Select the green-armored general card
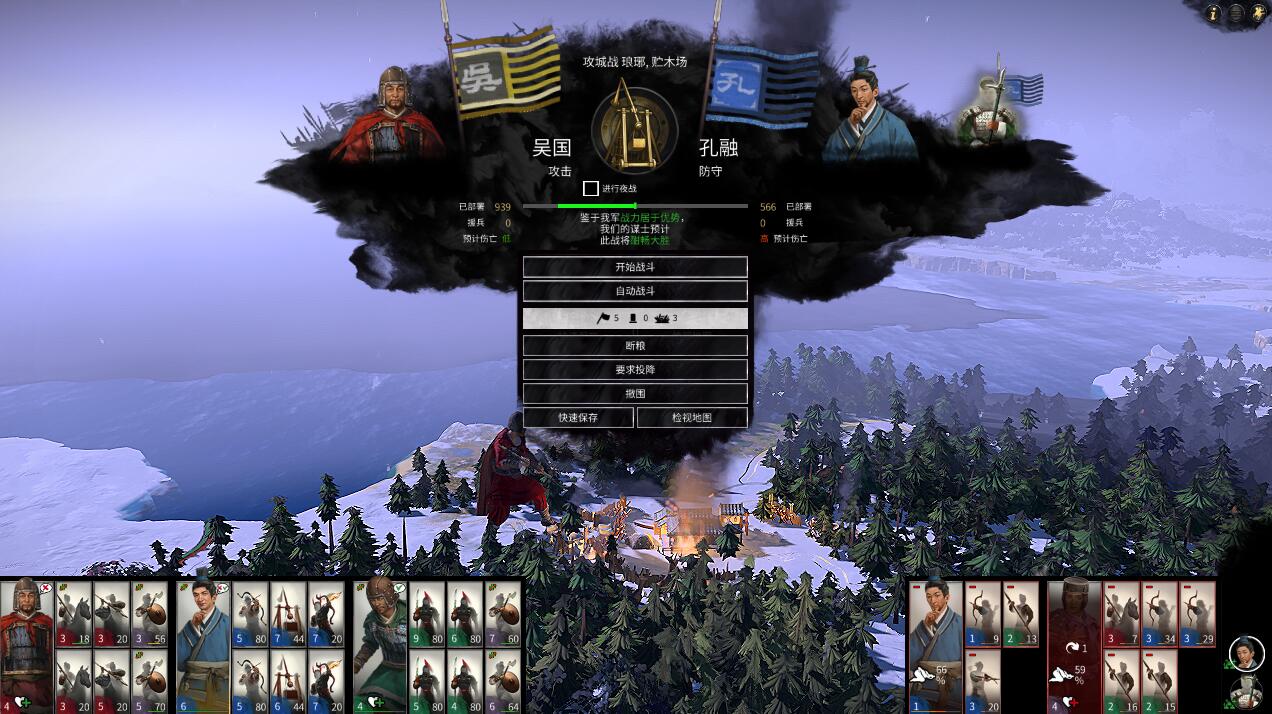Image resolution: width=1272 pixels, height=714 pixels. (x=380, y=644)
